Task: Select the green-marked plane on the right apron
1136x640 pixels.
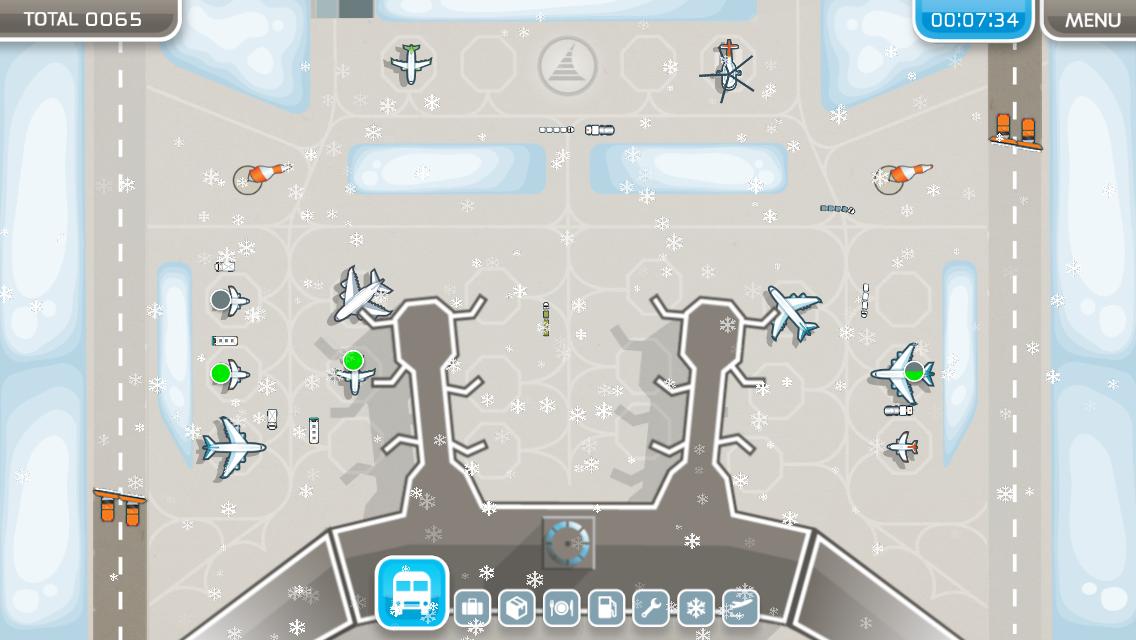Action: [905, 373]
